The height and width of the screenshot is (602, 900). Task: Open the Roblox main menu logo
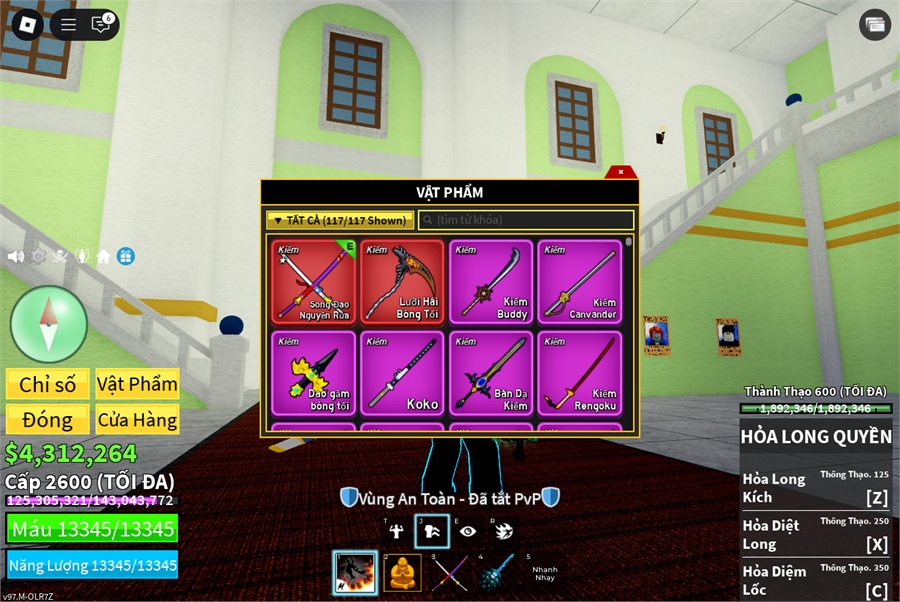[x=26, y=25]
